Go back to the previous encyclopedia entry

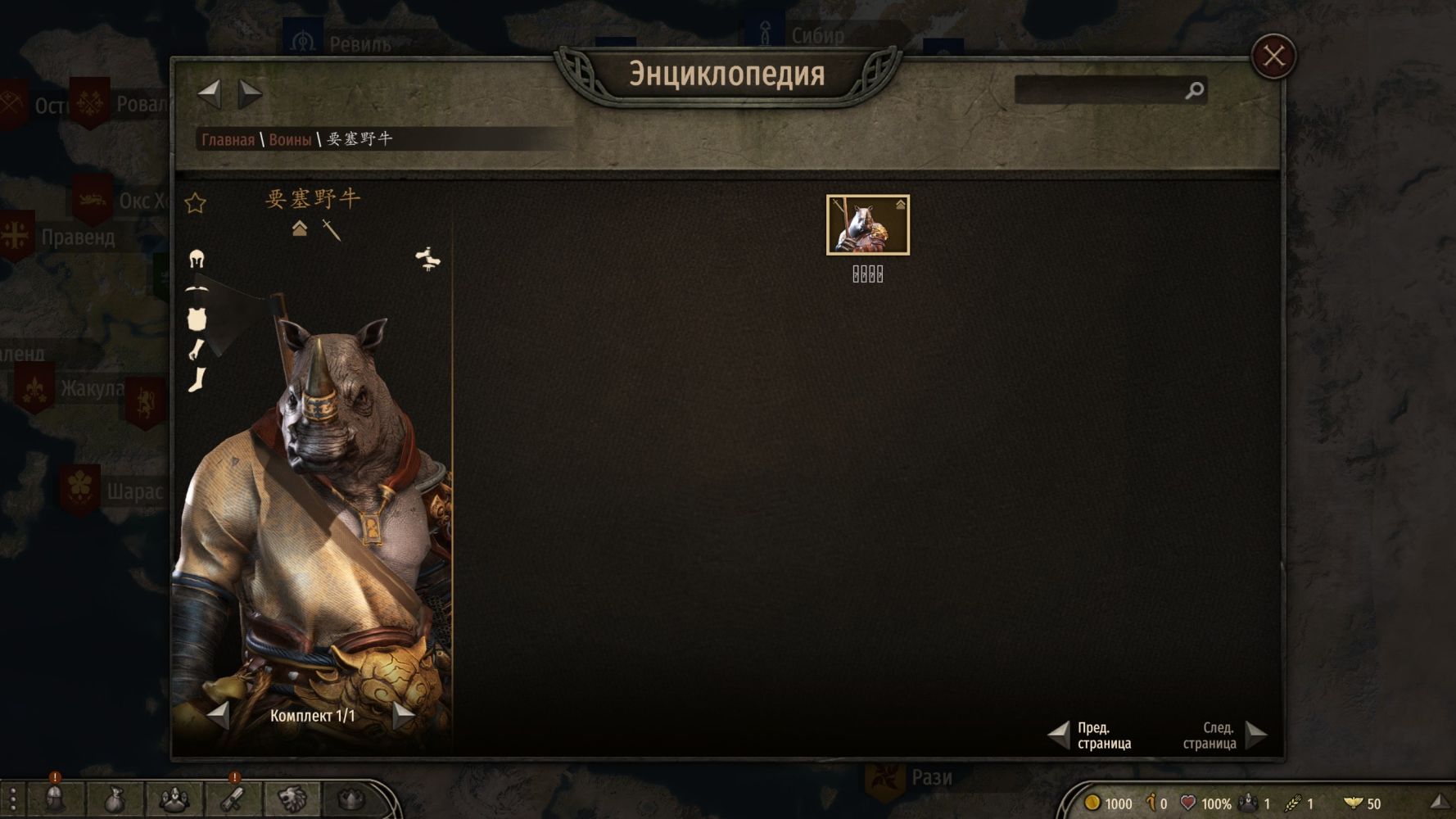(210, 93)
